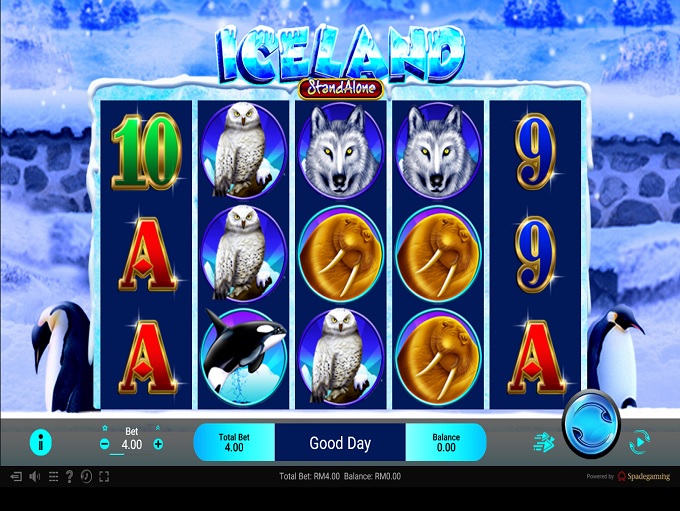The image size is (680, 511).
Task: Exit the game with the bottom-bar exit icon
Action: click(15, 477)
